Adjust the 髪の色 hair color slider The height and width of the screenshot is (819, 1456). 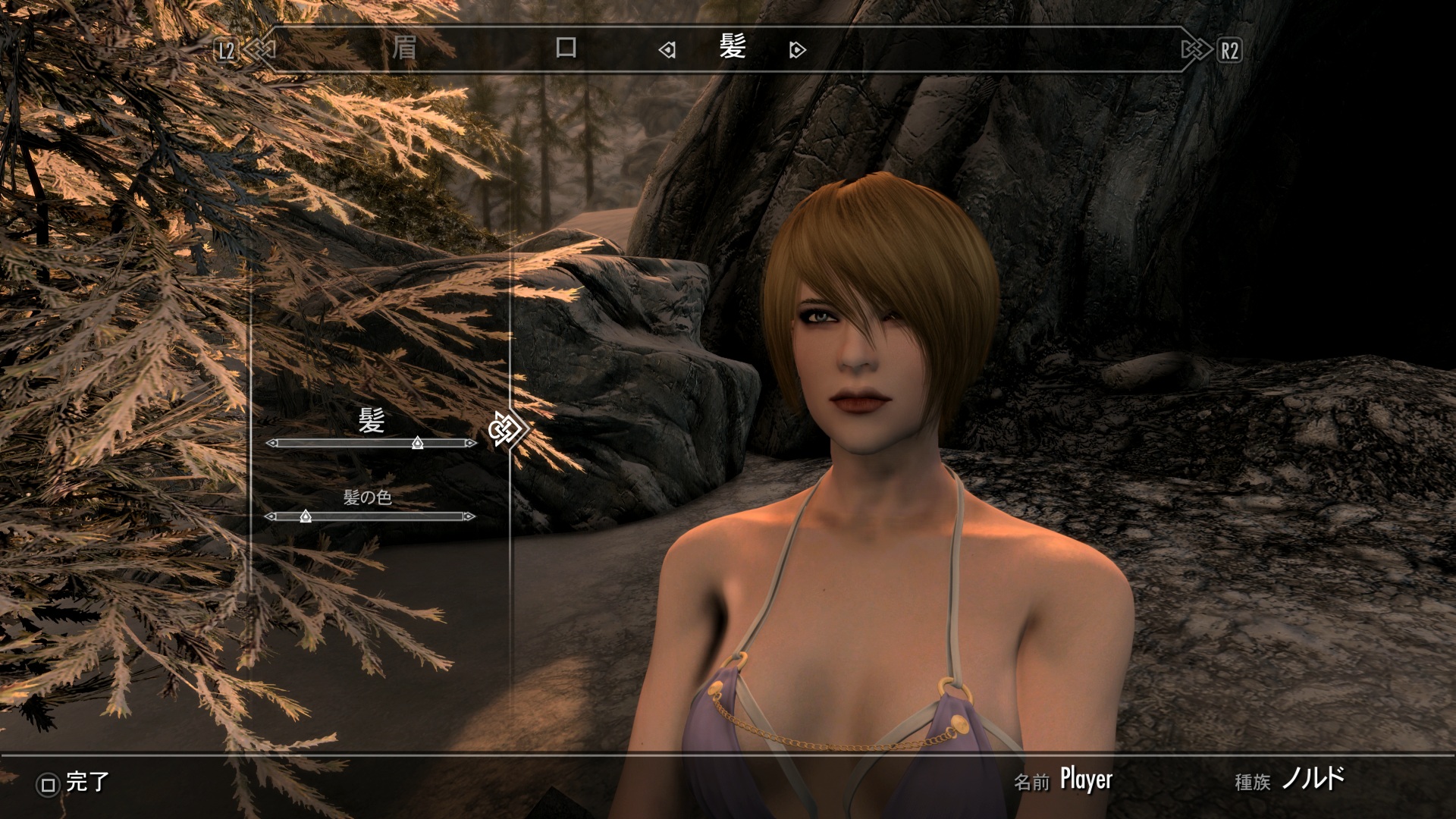point(306,517)
